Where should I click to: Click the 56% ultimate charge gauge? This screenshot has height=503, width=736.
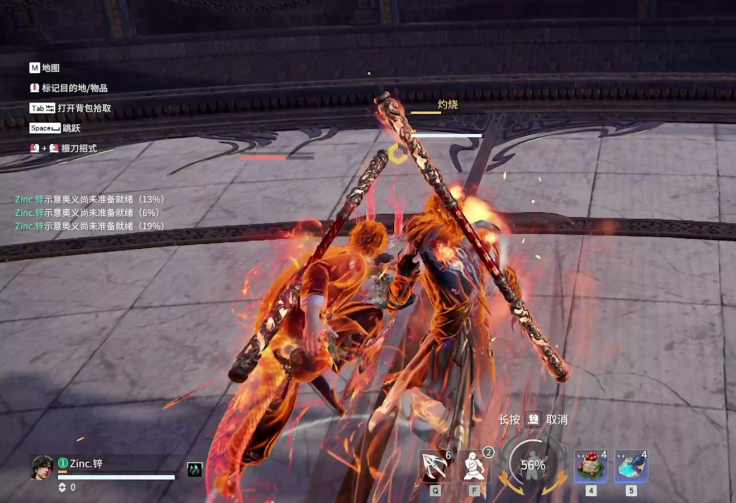coord(533,465)
